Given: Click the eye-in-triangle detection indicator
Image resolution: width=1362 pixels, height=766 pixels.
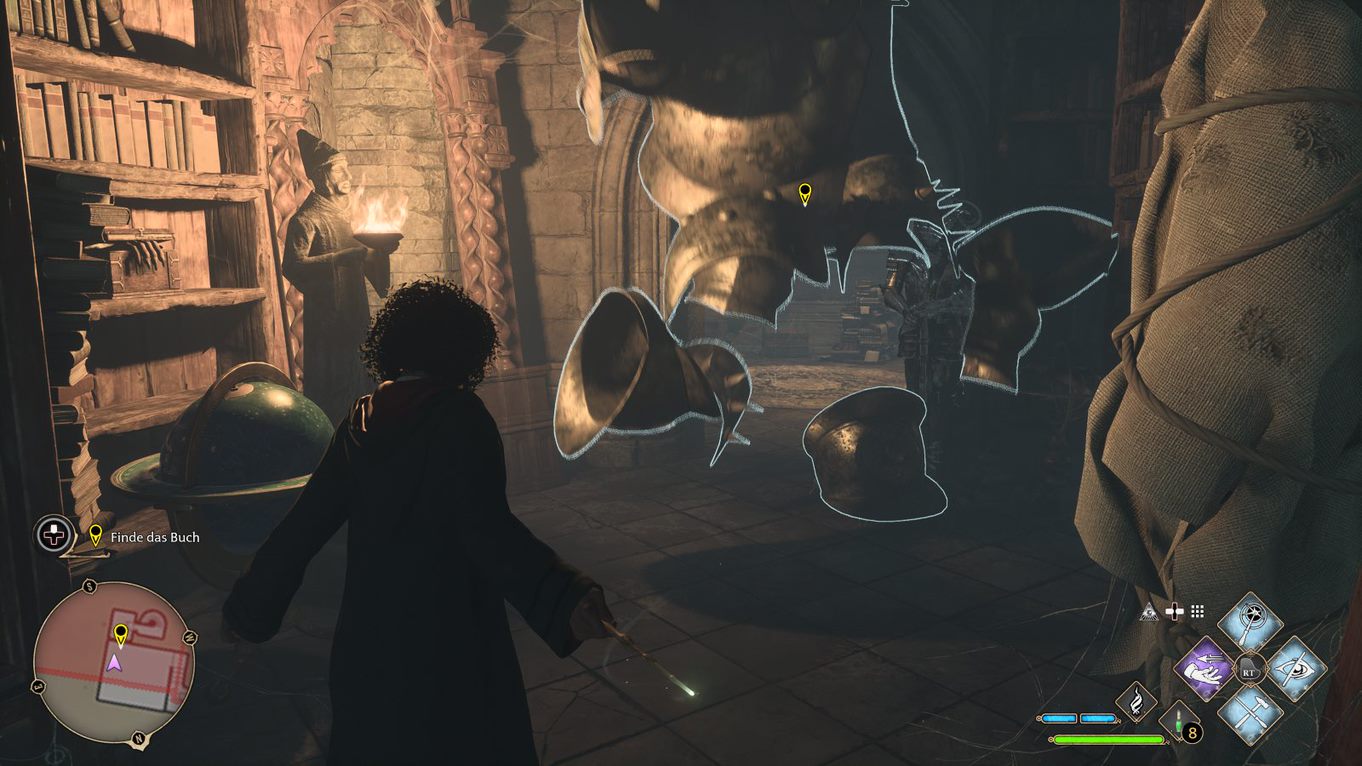Looking at the screenshot, I should (x=1147, y=612).
